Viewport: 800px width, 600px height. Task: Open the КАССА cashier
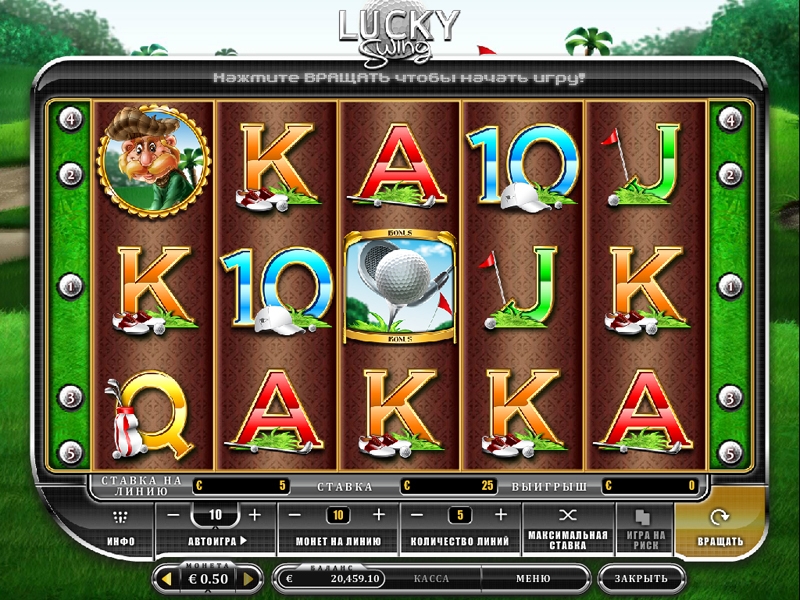tap(431, 578)
